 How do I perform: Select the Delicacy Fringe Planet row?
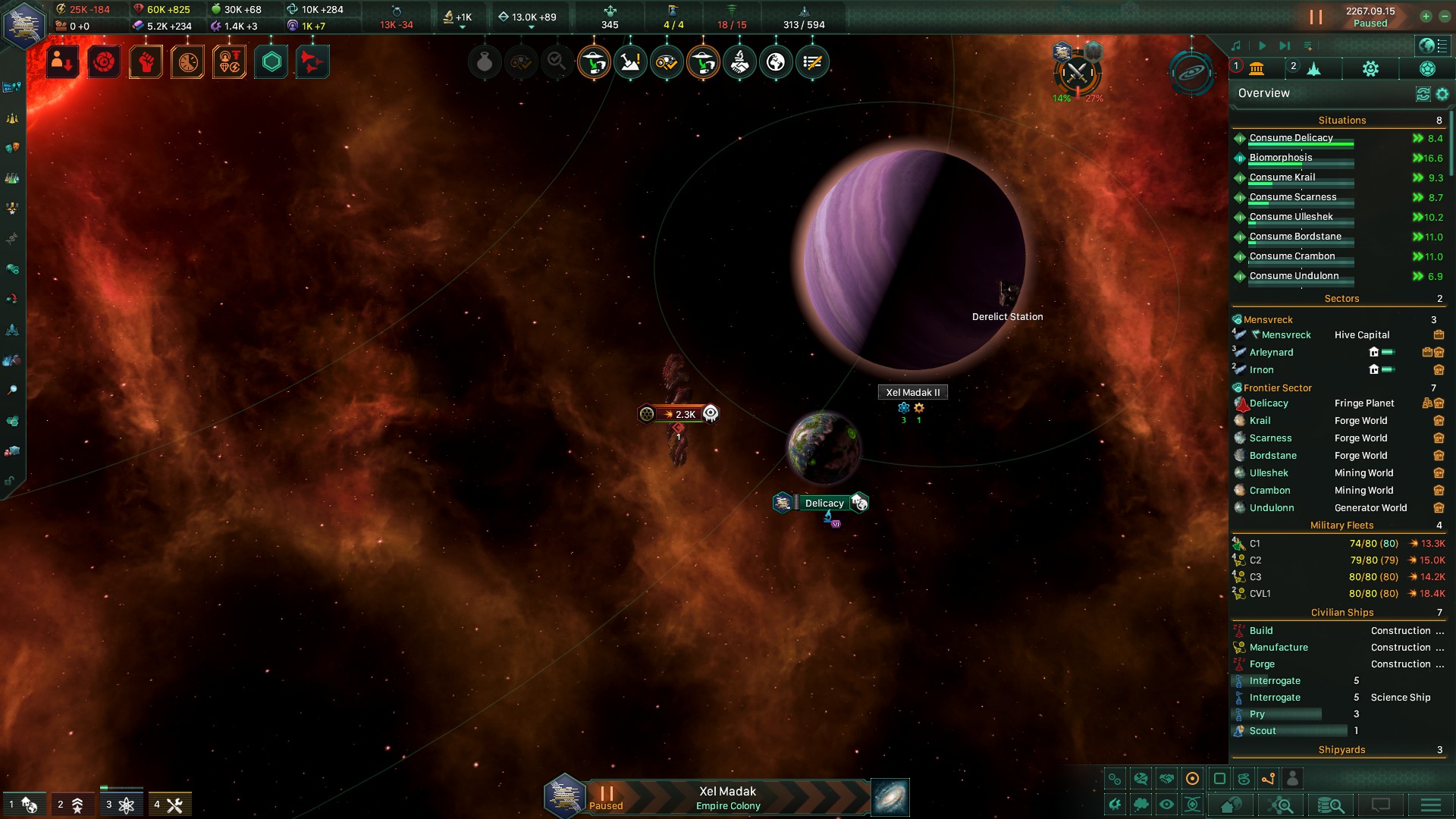coord(1269,403)
